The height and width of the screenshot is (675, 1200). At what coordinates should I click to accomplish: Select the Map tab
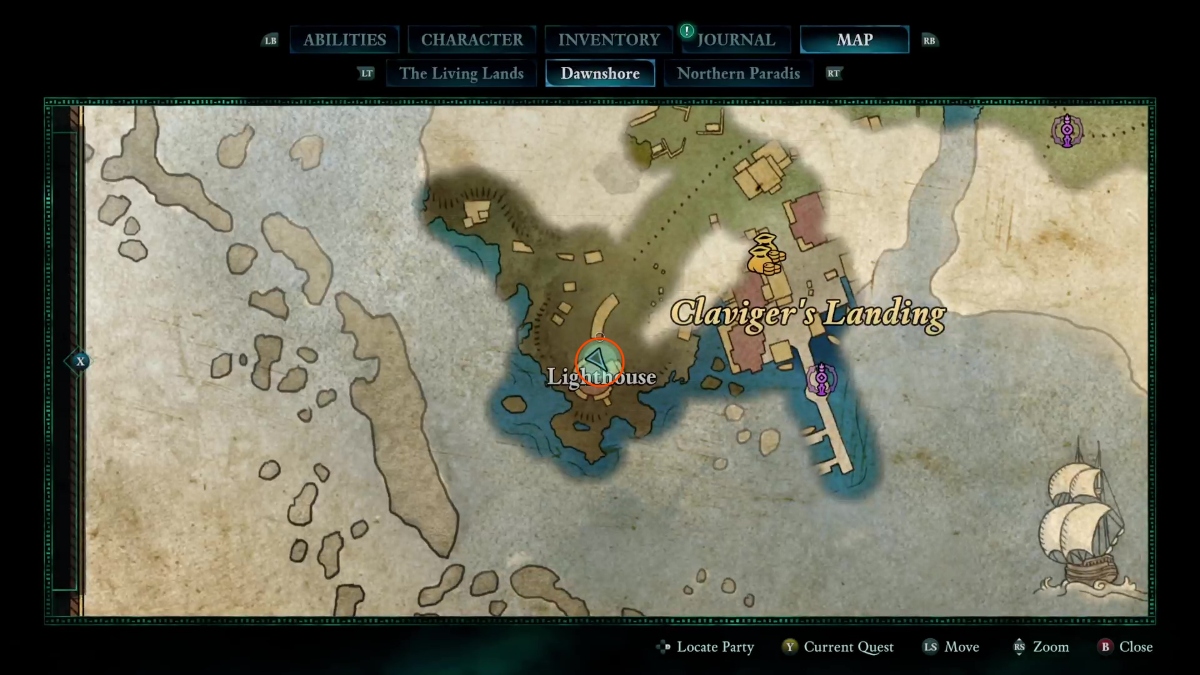(854, 40)
